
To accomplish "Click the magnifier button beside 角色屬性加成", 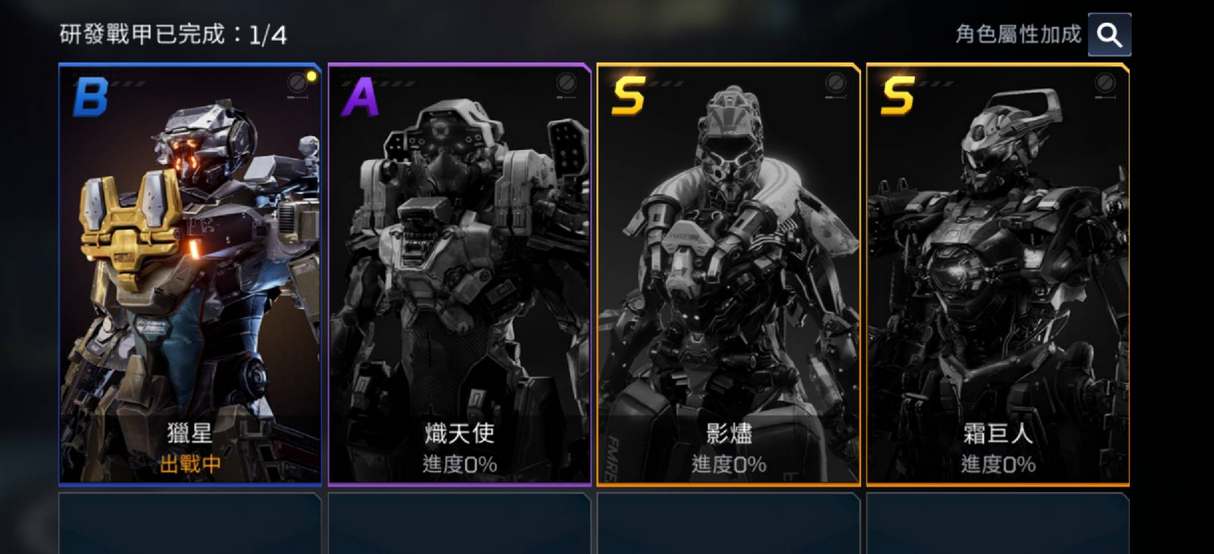I will tap(1109, 35).
